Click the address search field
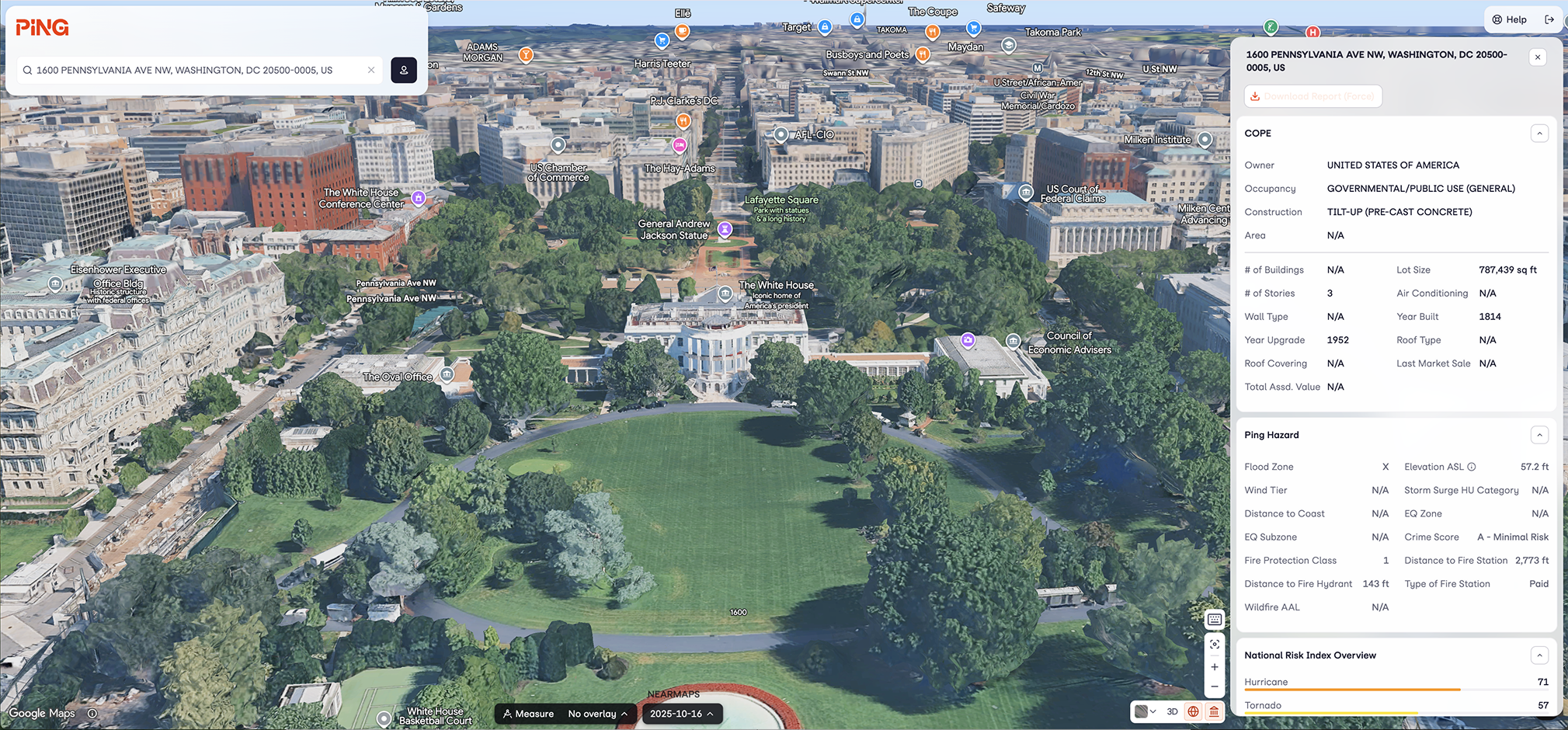 pyautogui.click(x=194, y=70)
